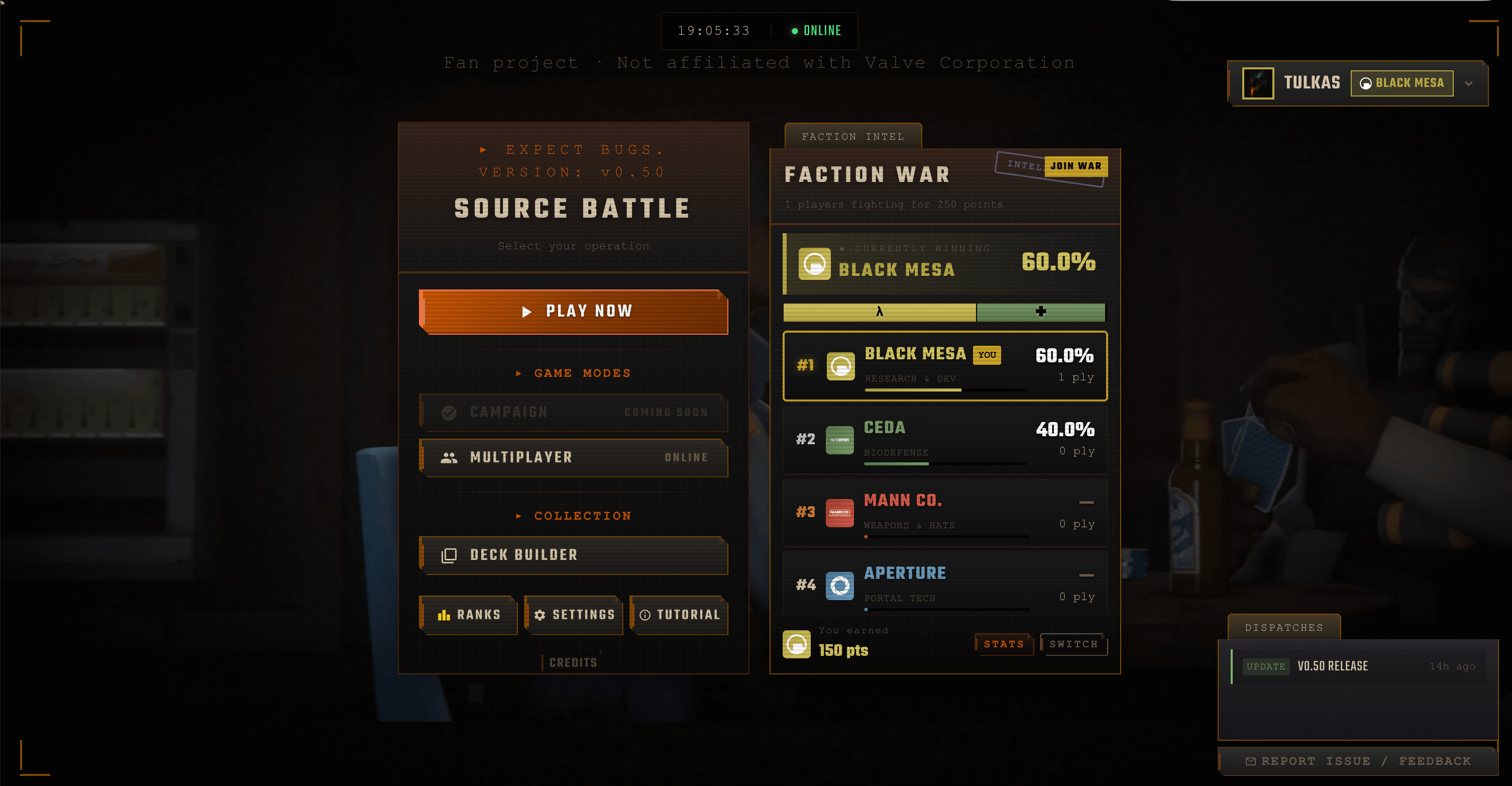The image size is (1512, 786).
Task: Expand the GAME MODES section
Action: pos(574,372)
